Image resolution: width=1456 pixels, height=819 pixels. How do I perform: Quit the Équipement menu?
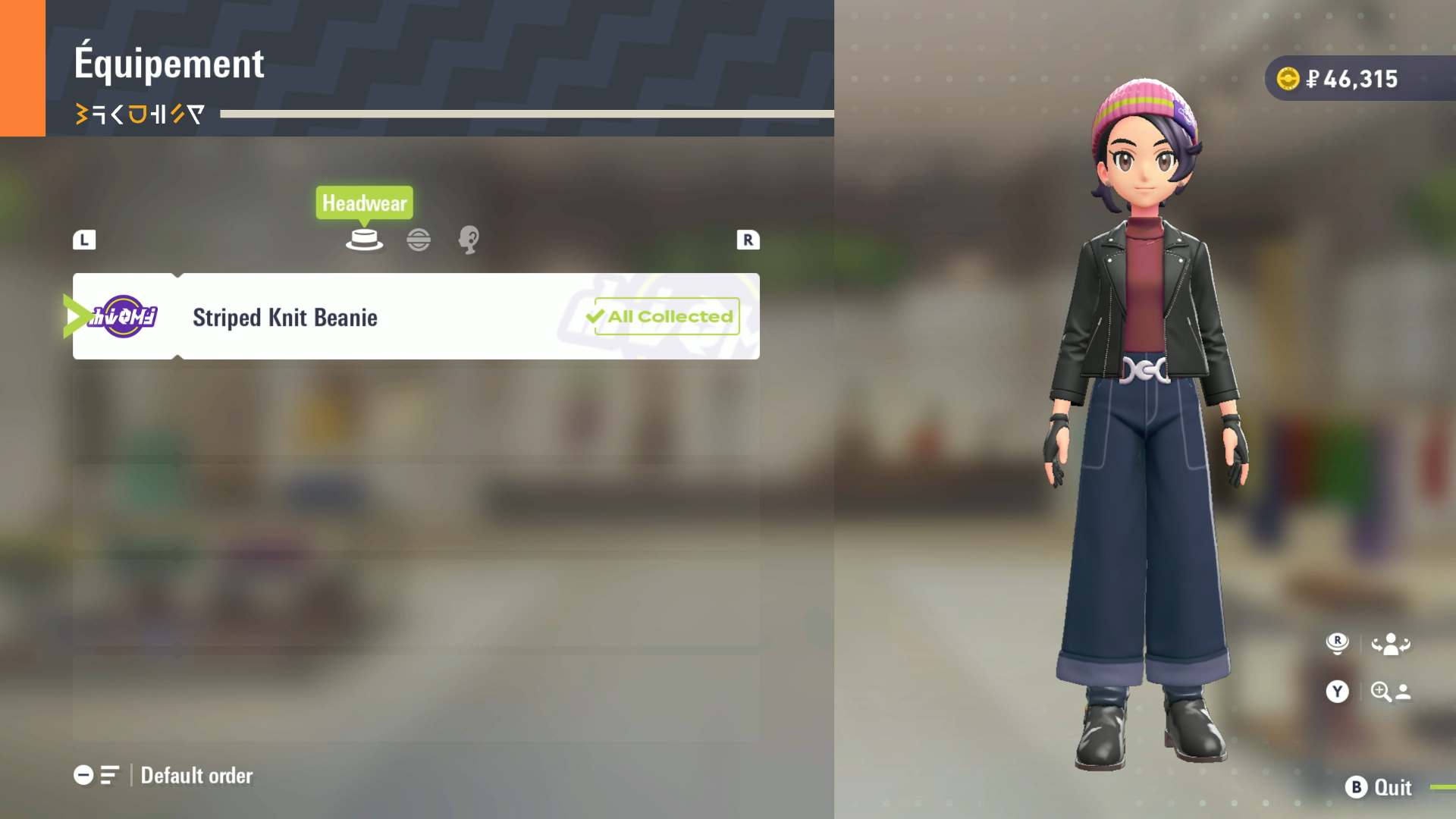coord(1378,787)
